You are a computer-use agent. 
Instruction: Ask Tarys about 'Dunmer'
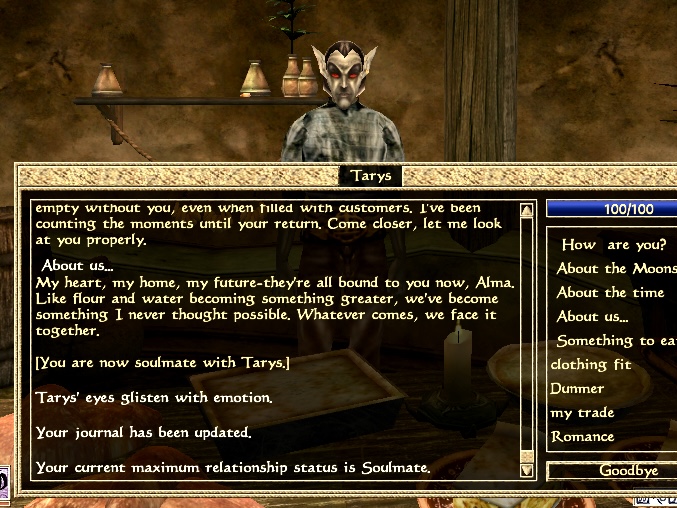coord(578,388)
